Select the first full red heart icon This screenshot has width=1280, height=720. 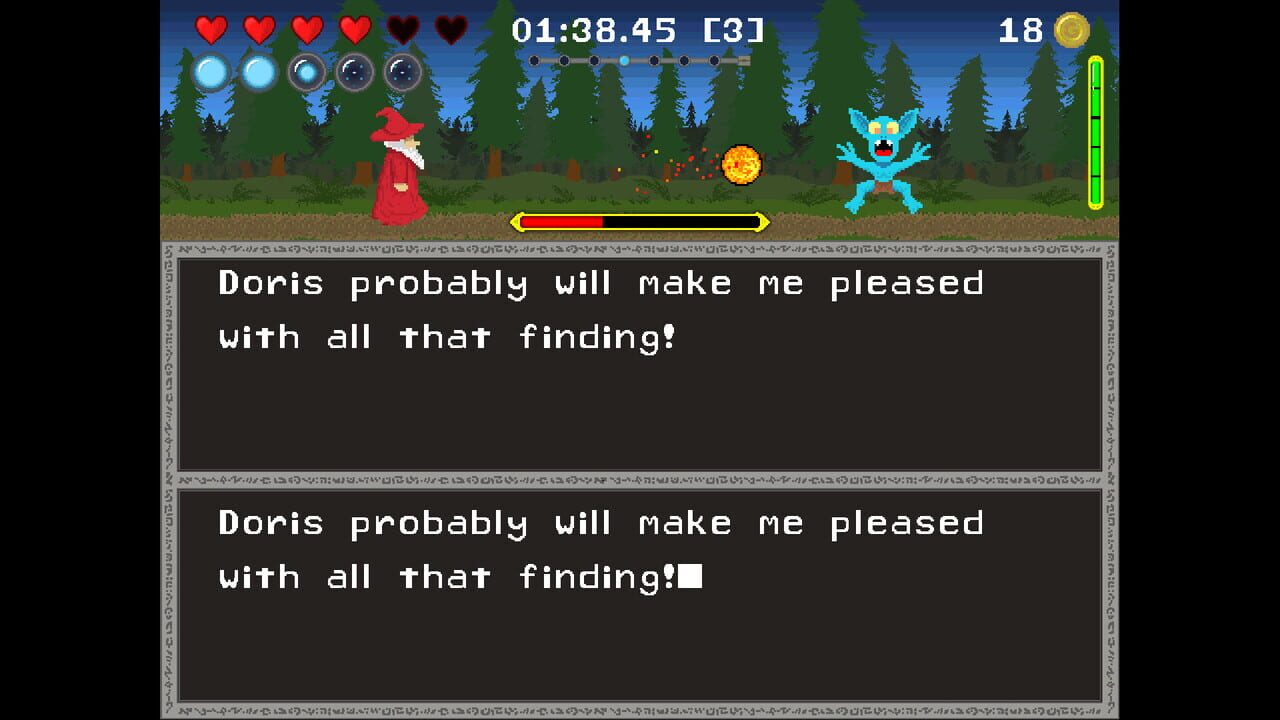(211, 29)
